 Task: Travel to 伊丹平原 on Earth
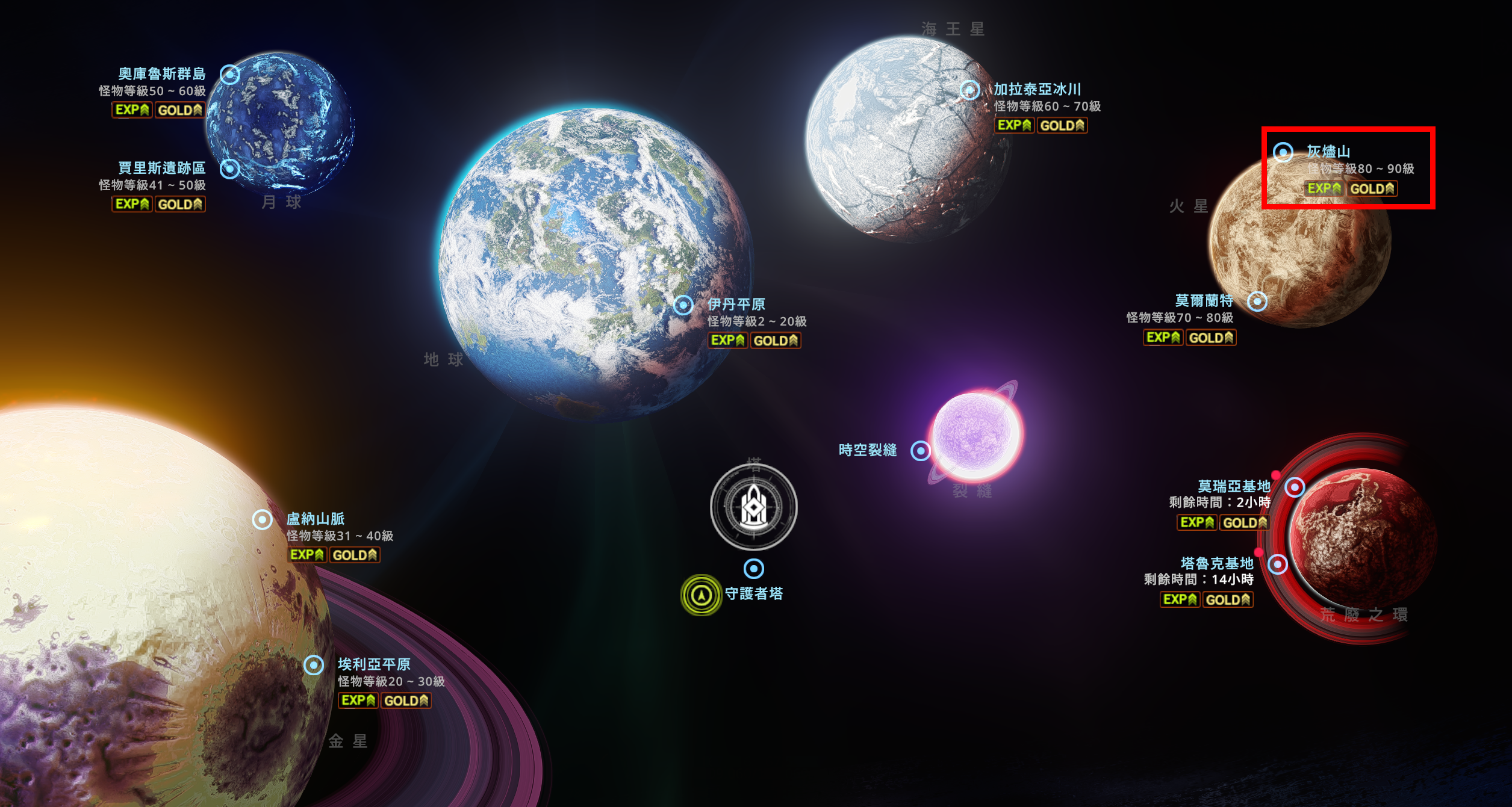tap(683, 305)
